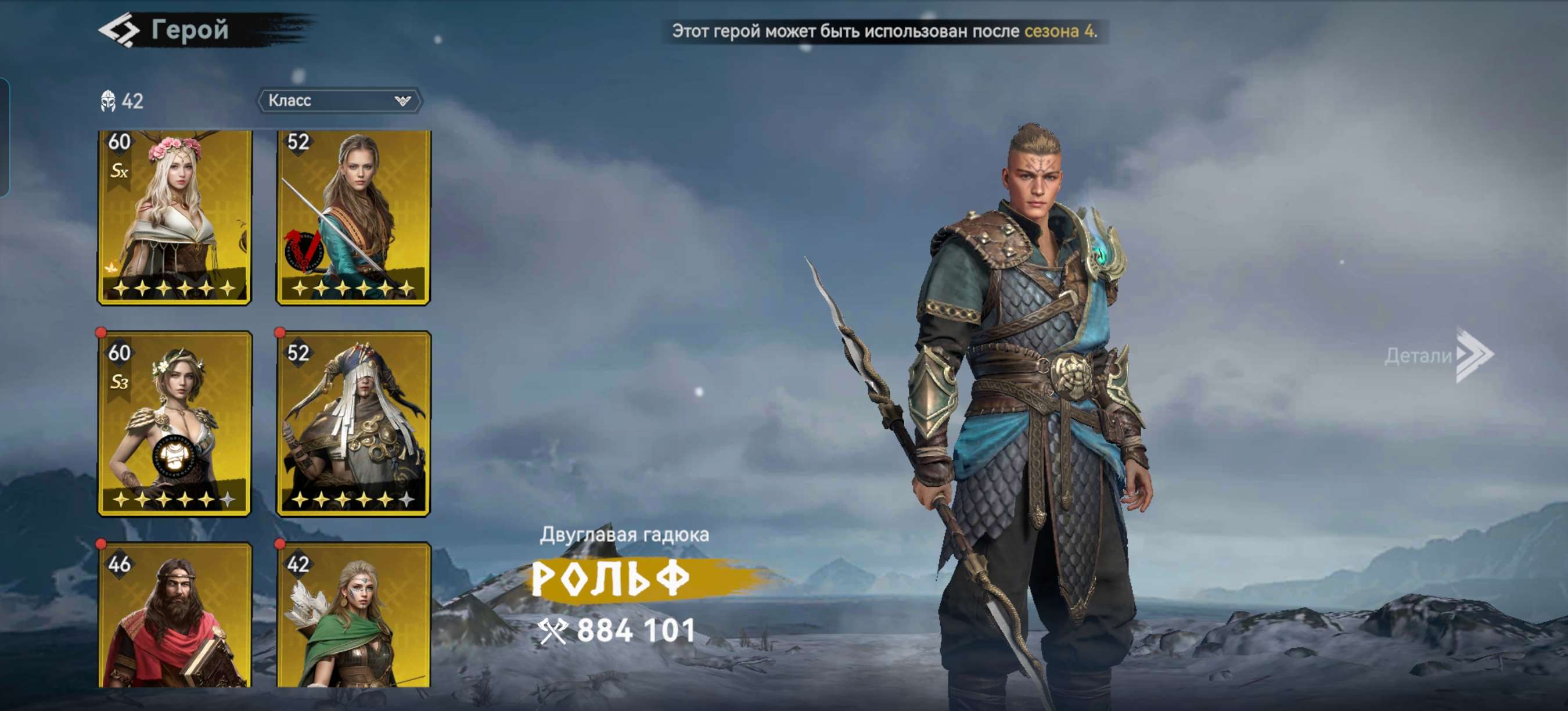Open the Класс filter dropdown
Viewport: 1568px width, 711px height.
pyautogui.click(x=339, y=101)
